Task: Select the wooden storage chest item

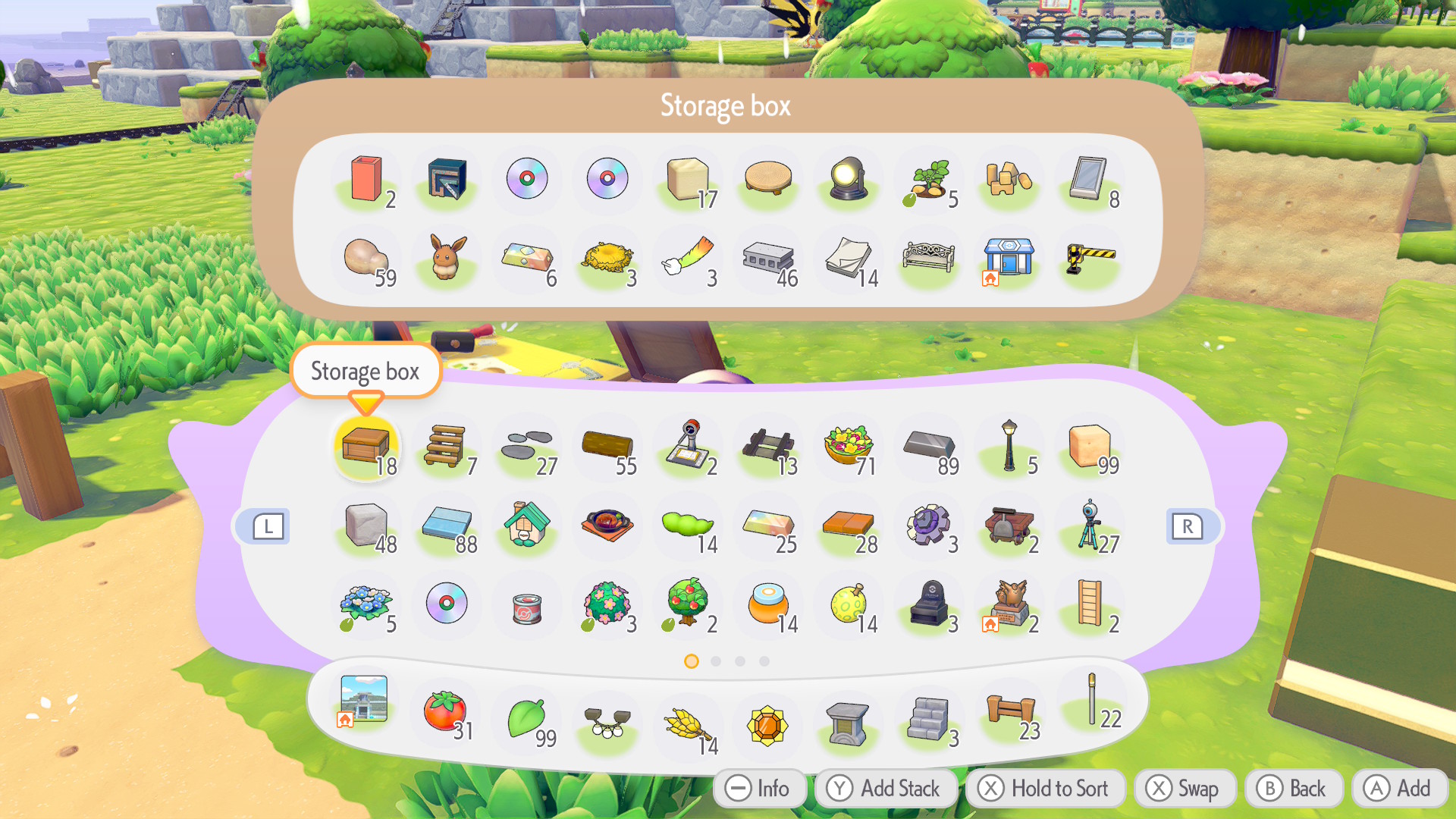Action: pos(366,447)
